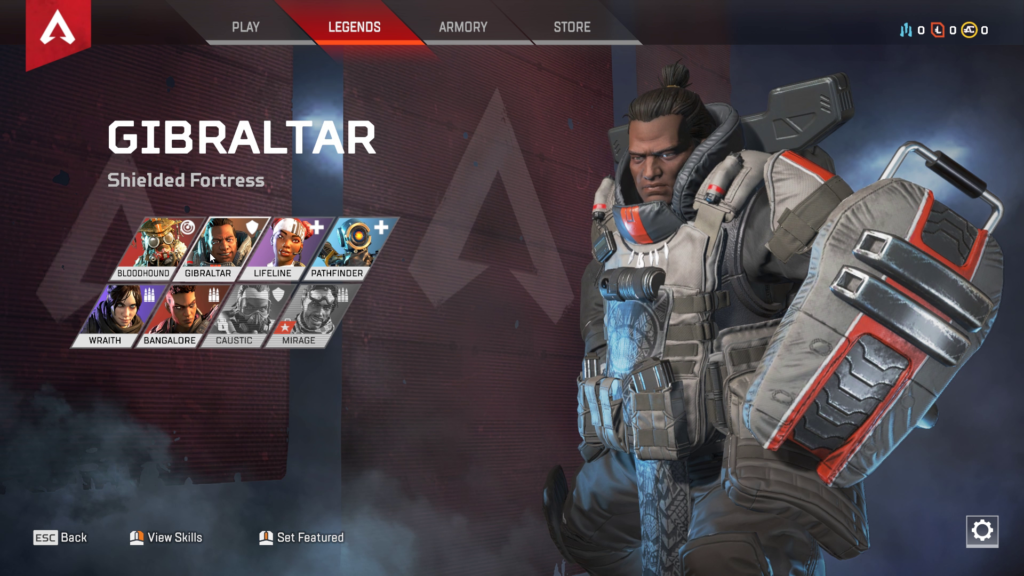Open the Legends tab

pos(354,27)
